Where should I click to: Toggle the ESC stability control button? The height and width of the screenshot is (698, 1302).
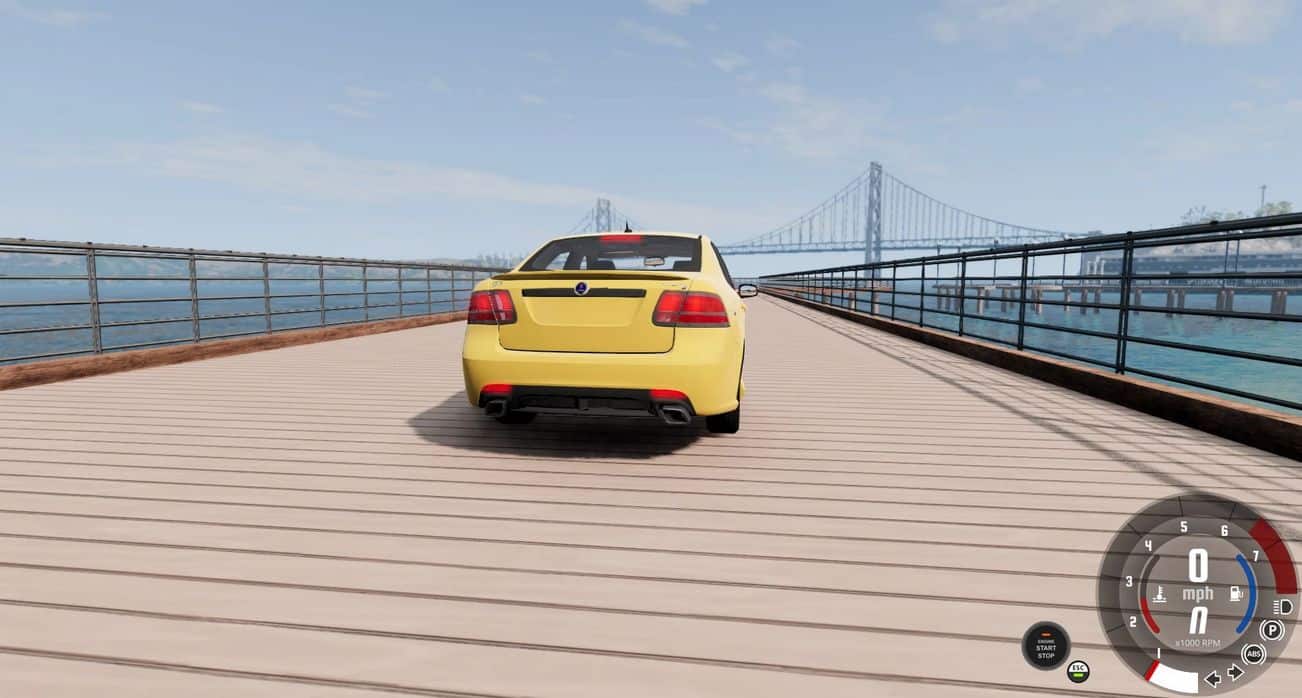coord(1077,670)
